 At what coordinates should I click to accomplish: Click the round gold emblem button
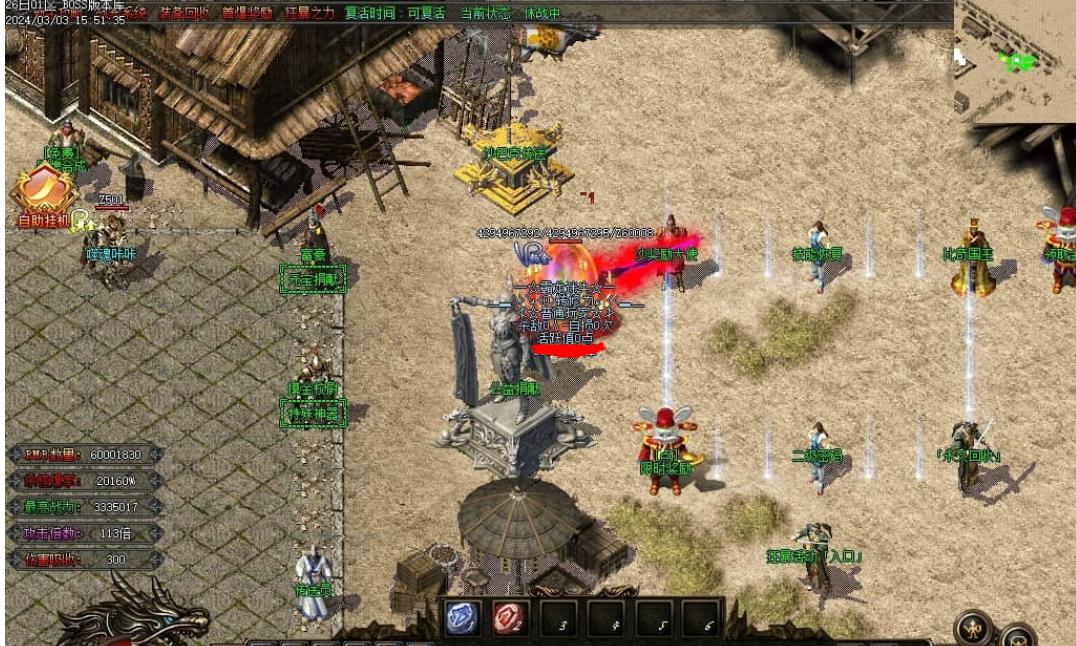973,628
